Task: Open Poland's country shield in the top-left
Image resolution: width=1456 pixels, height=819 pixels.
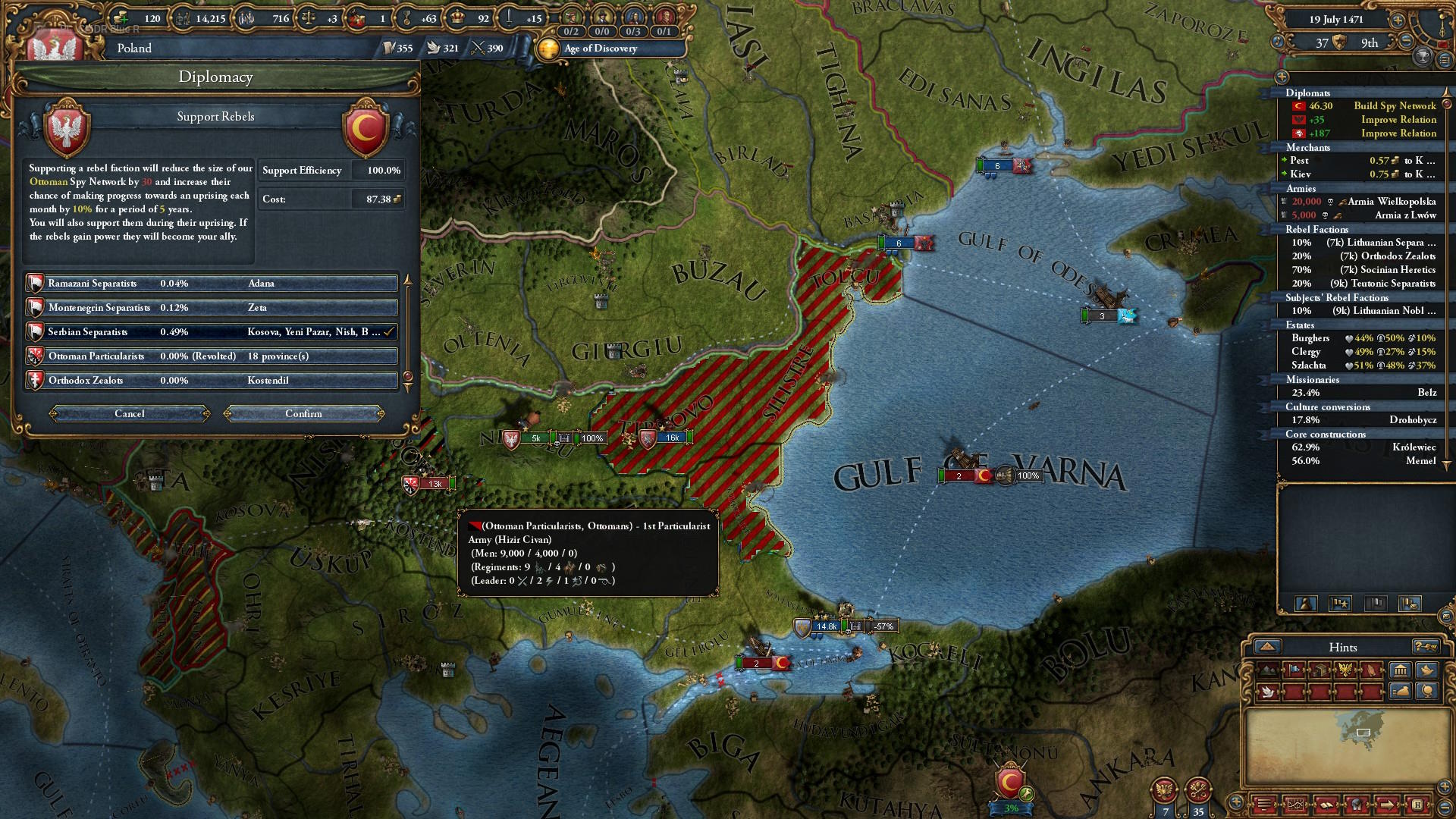Action: [53, 47]
